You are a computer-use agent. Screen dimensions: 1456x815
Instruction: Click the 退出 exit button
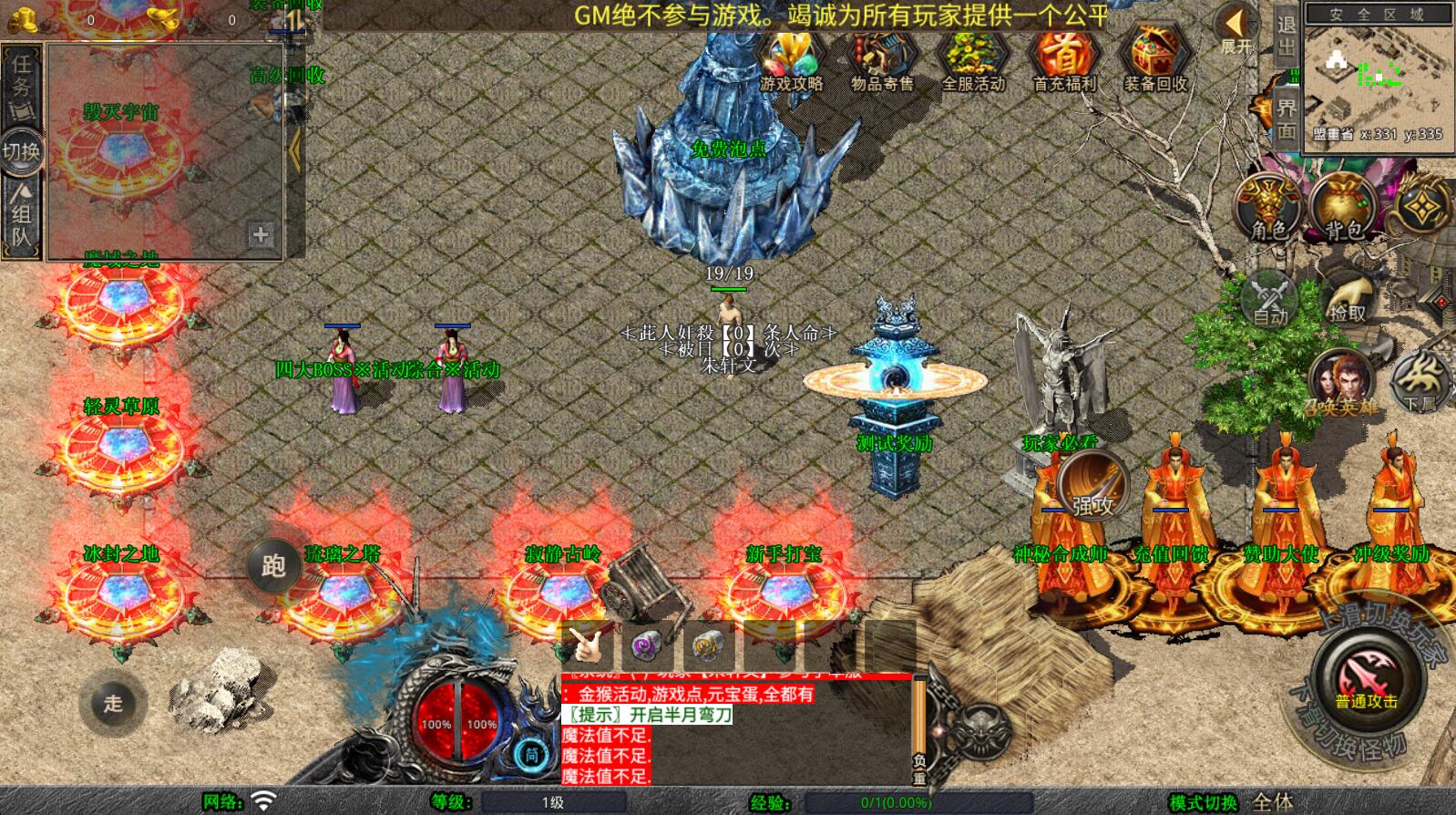[x=1286, y=36]
